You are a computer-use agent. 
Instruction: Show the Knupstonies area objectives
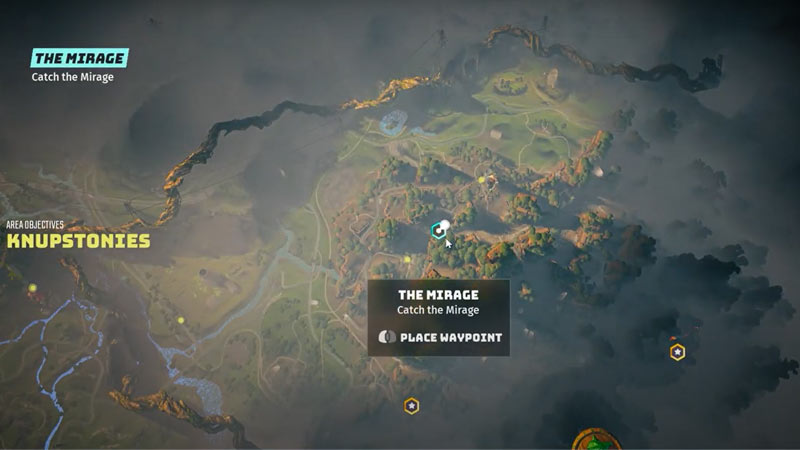78,241
